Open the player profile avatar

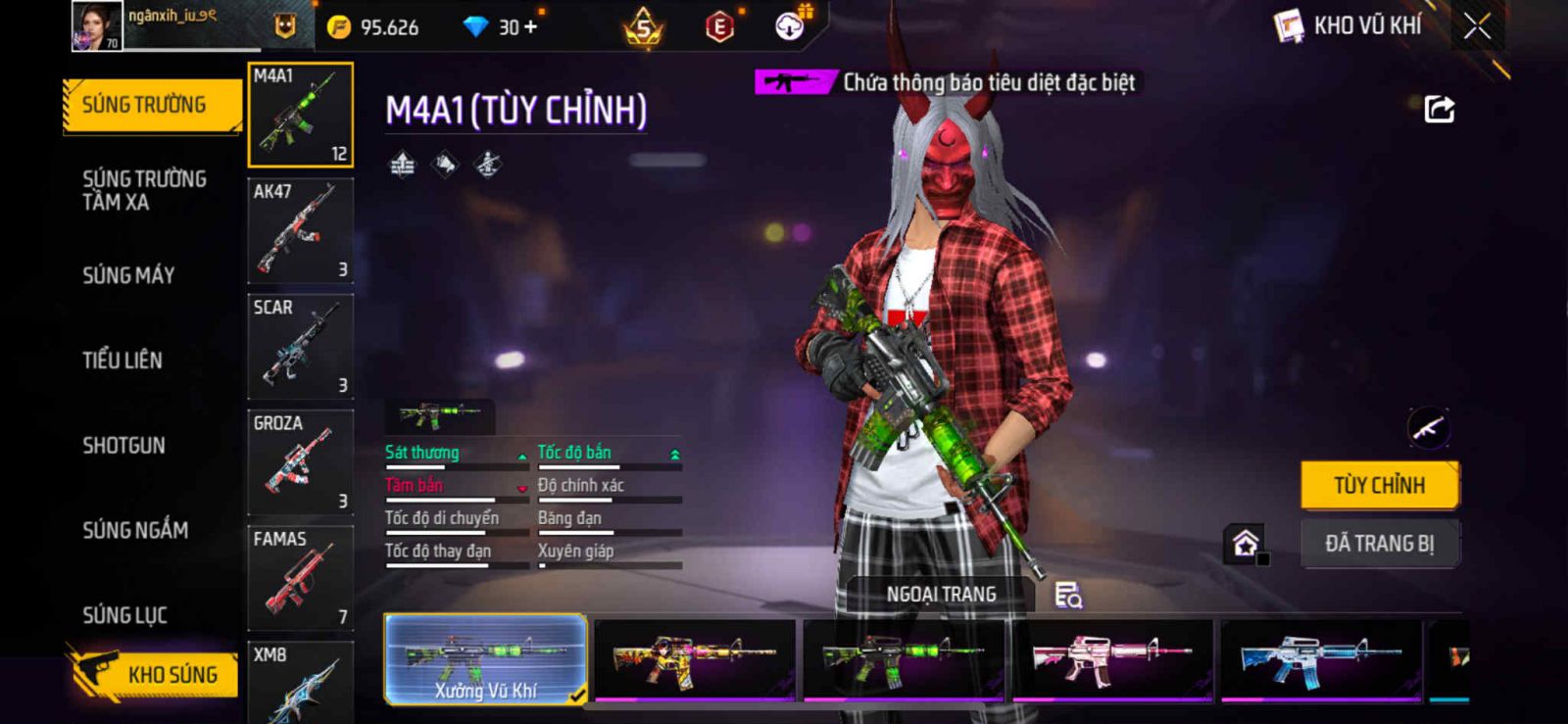click(x=96, y=25)
